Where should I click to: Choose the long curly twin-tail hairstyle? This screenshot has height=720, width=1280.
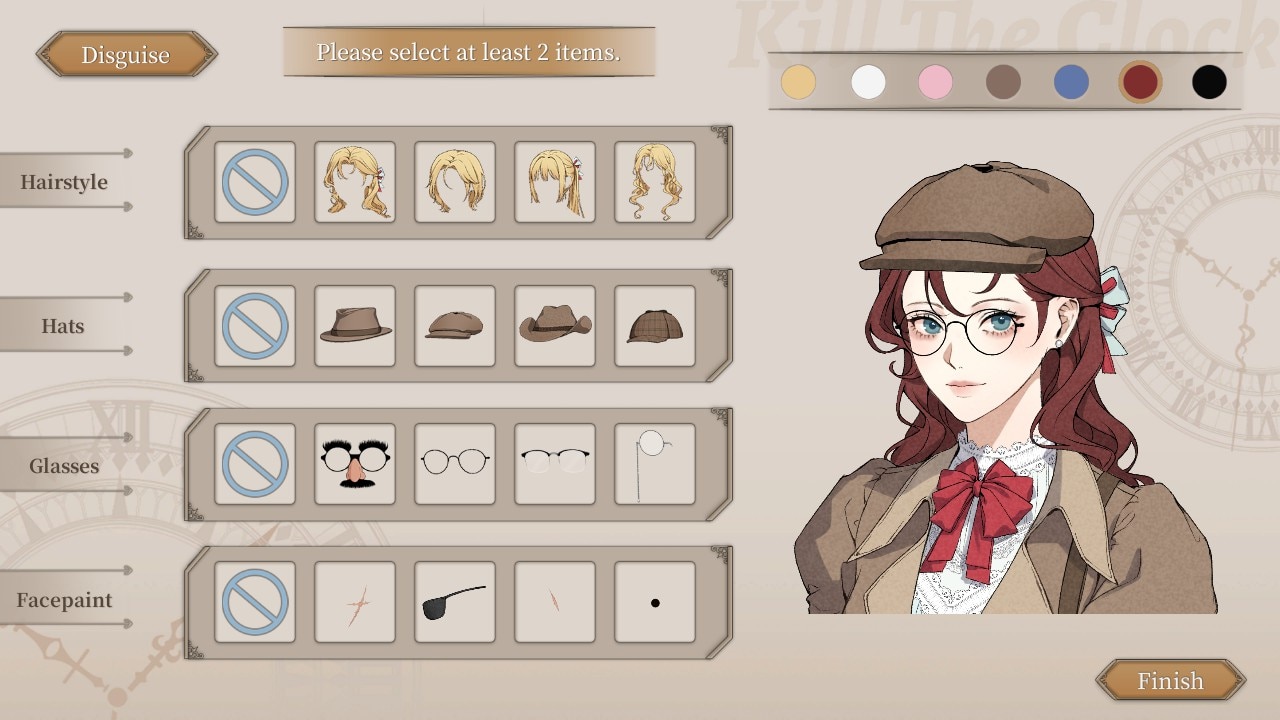[x=655, y=182]
